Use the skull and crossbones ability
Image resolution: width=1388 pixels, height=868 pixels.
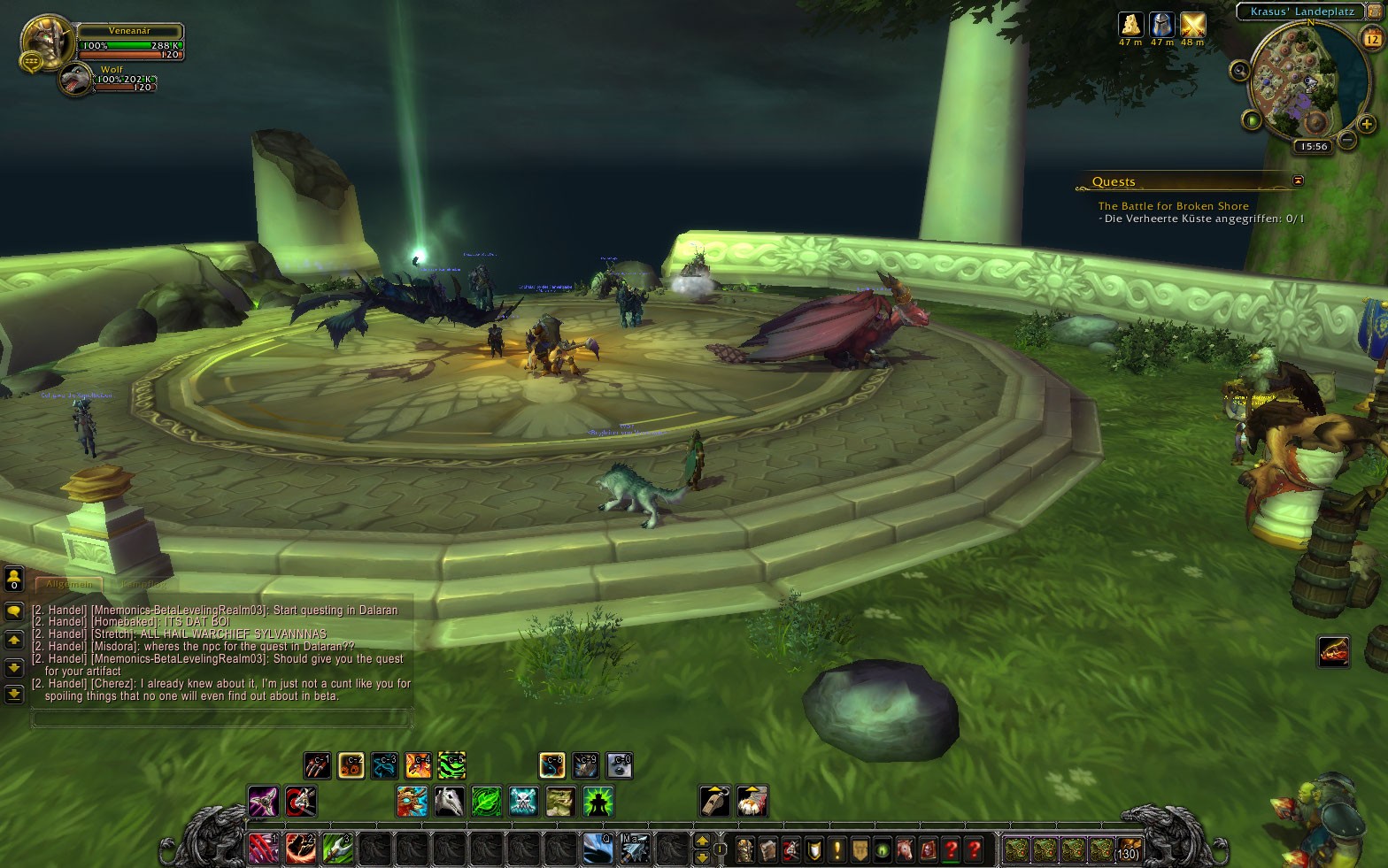point(523,802)
